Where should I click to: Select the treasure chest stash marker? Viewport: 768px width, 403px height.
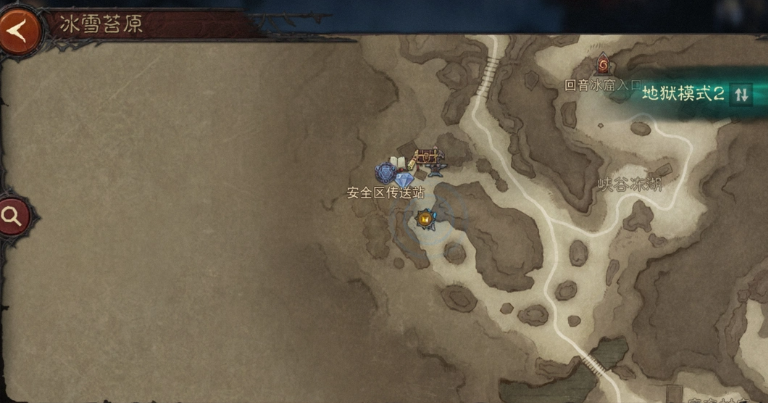[427, 155]
